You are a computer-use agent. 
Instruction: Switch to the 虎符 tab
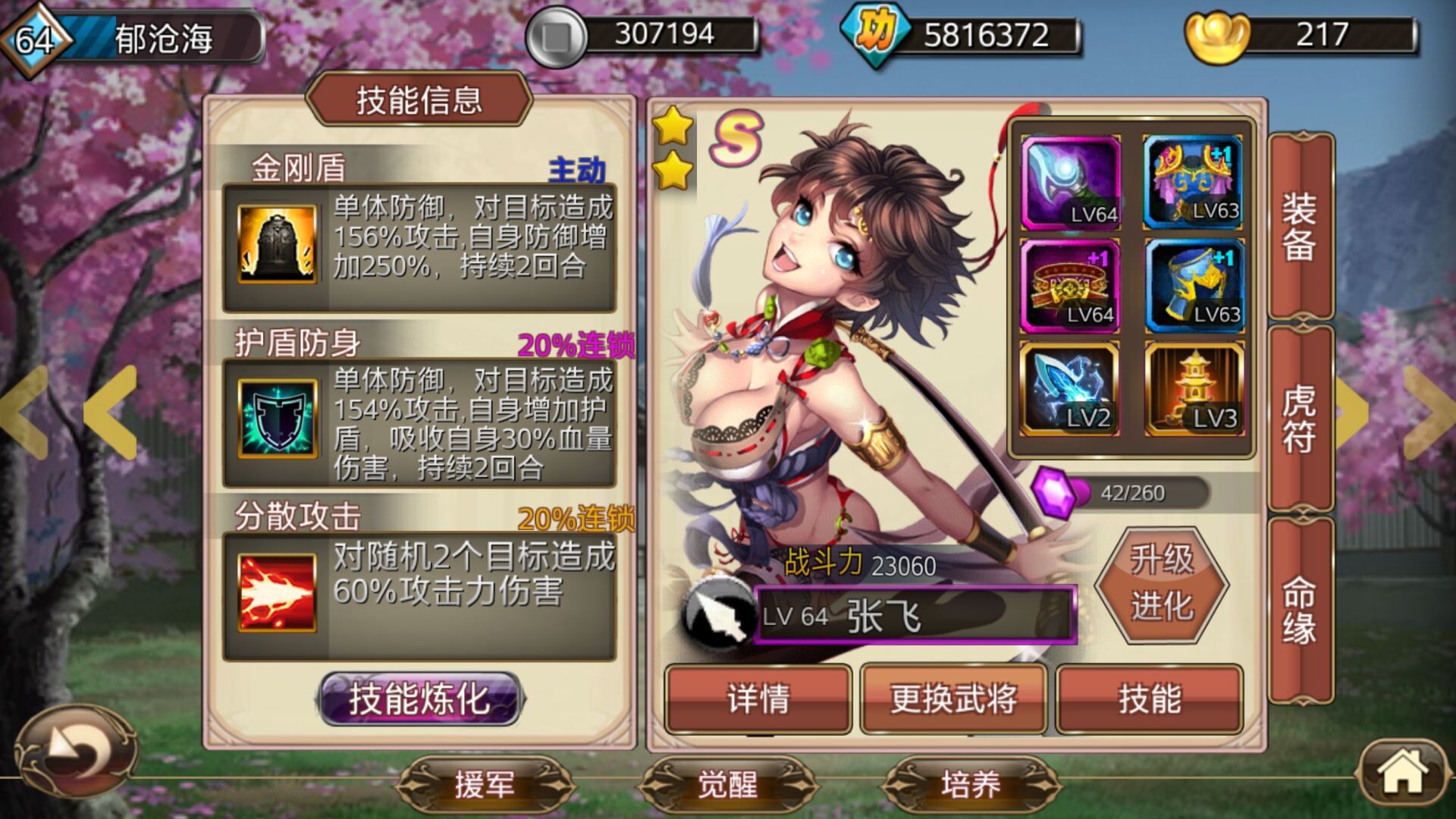pos(1300,419)
